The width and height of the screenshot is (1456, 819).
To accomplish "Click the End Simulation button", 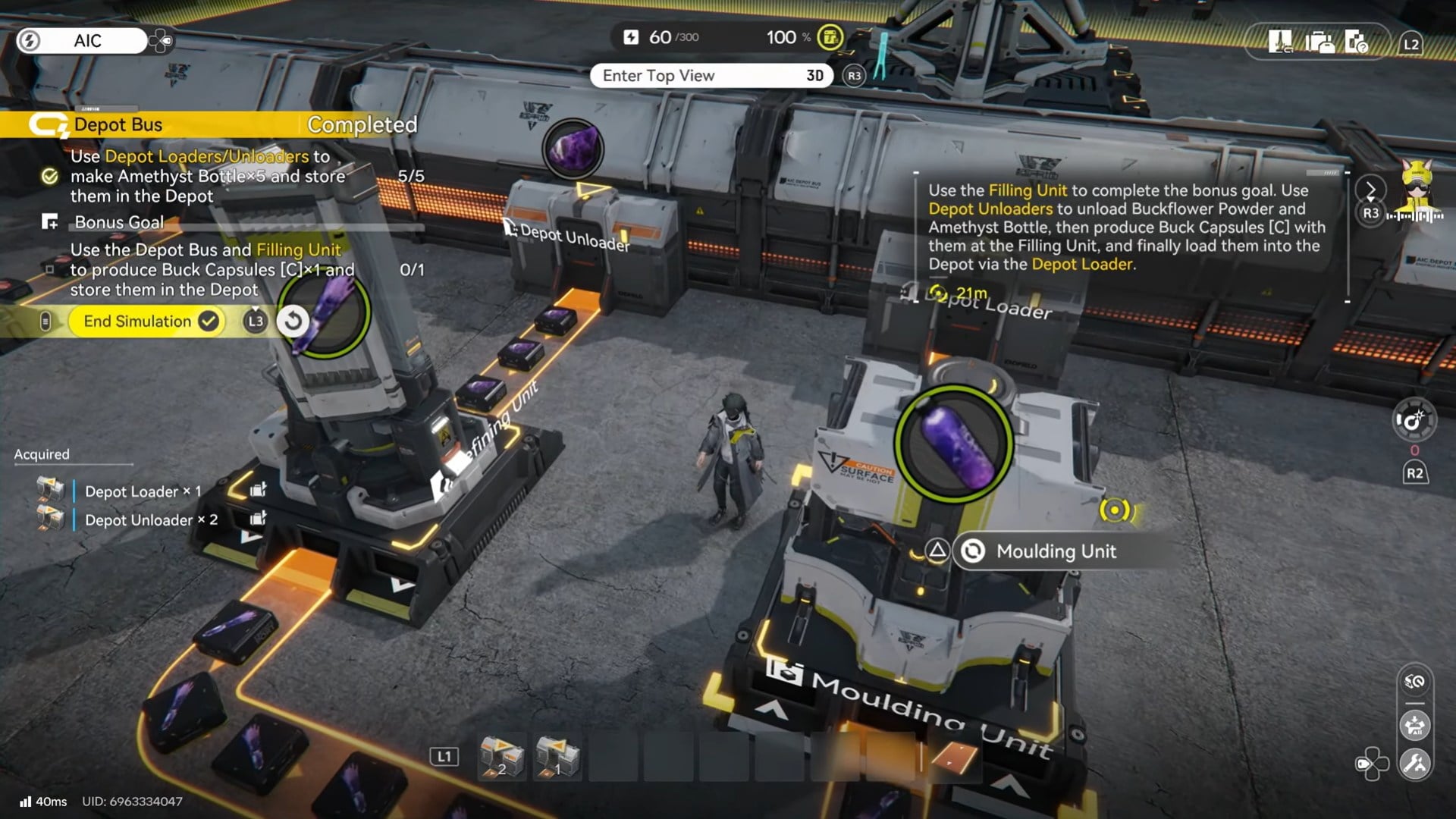I will point(144,322).
